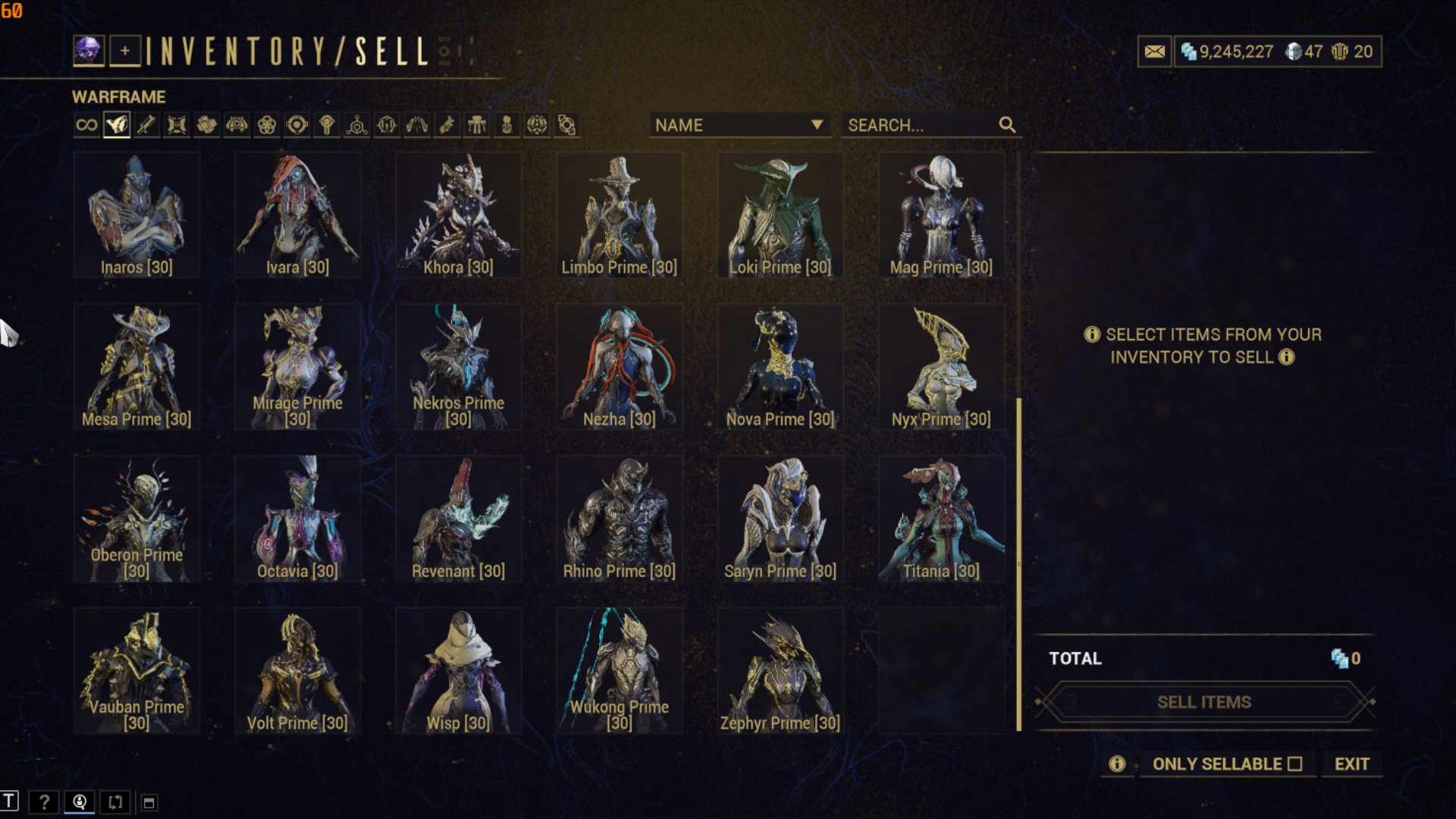Click the mail inbox icon near the credits

[1154, 51]
